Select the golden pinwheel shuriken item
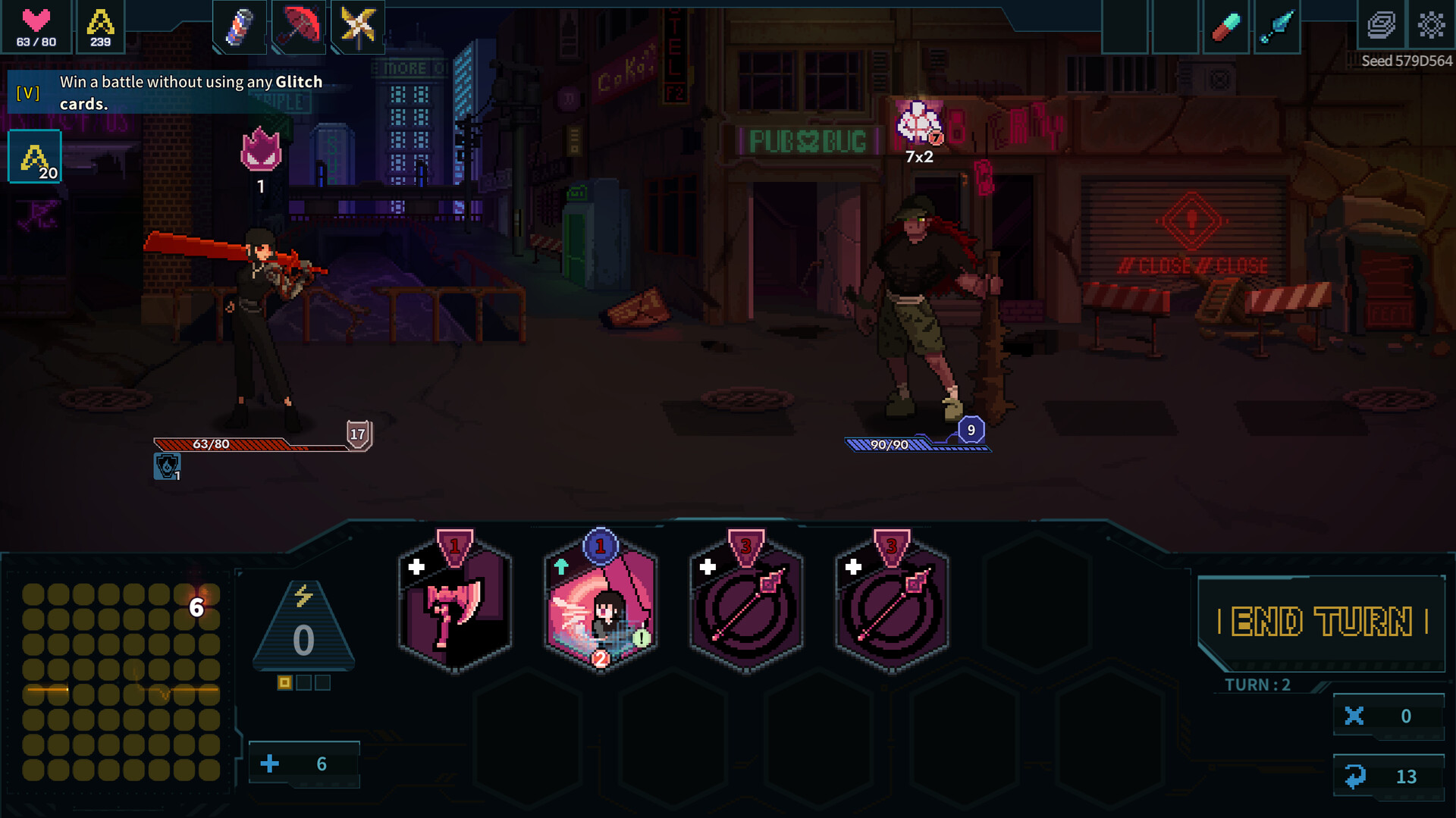The height and width of the screenshot is (818, 1456). coord(356,27)
